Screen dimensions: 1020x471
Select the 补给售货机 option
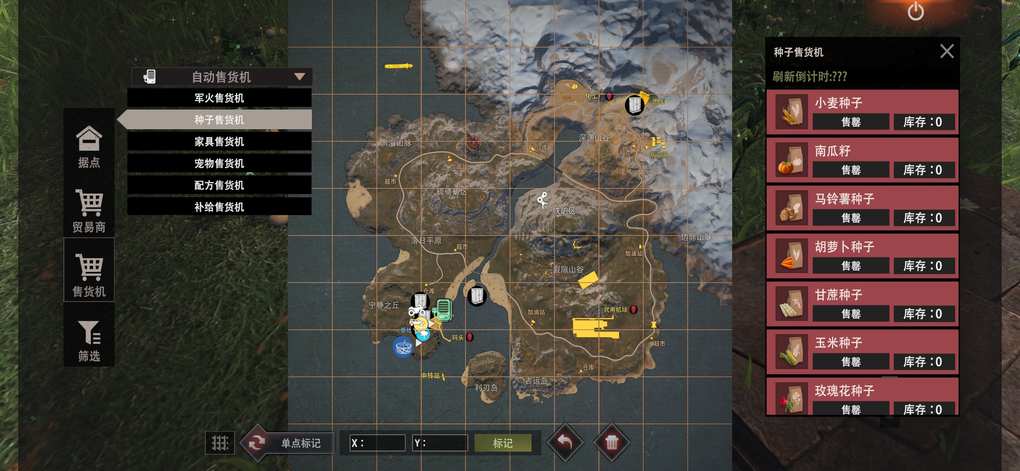[219, 207]
